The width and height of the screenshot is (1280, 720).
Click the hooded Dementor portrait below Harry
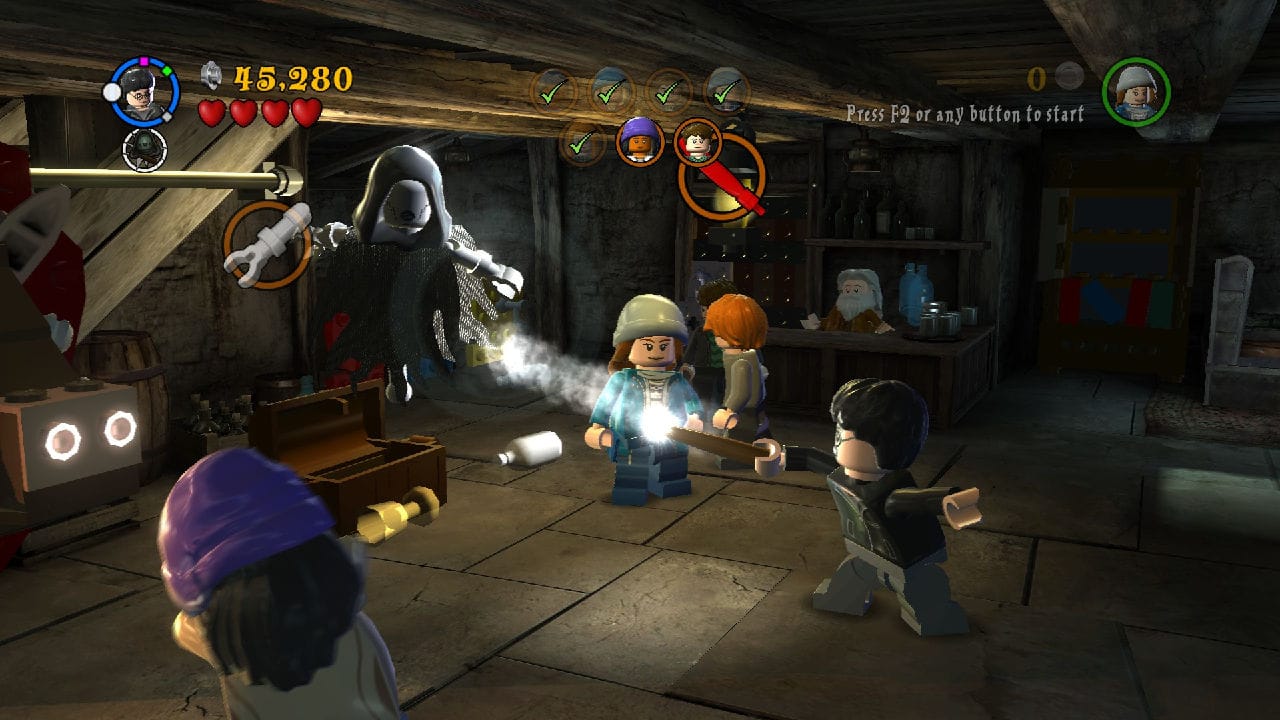click(145, 149)
